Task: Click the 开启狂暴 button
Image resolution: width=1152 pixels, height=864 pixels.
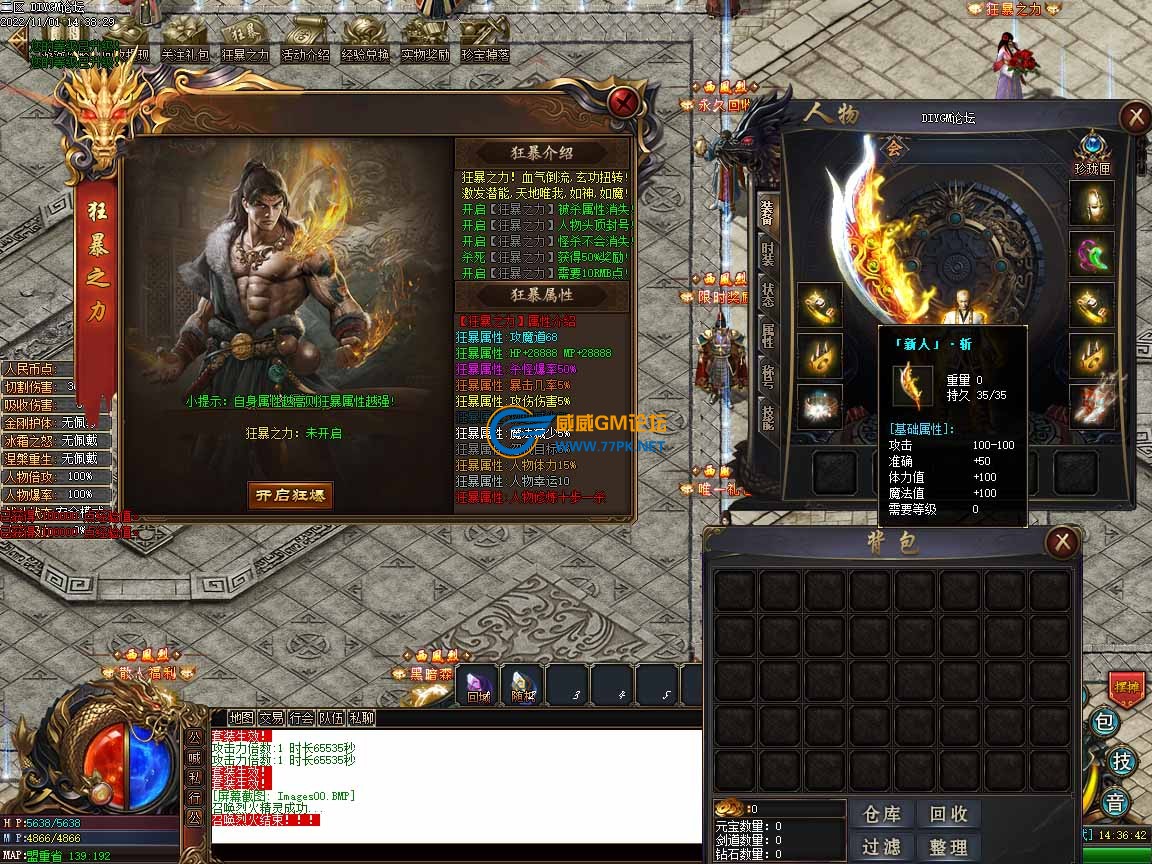Action: point(290,495)
